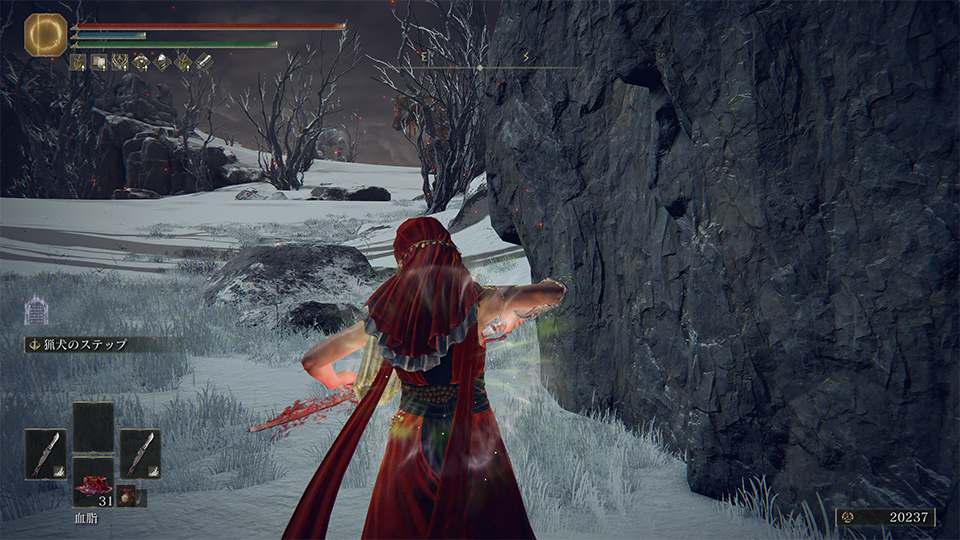960x540 pixels.
Task: Click the winged crest buff icon
Action: point(121,62)
